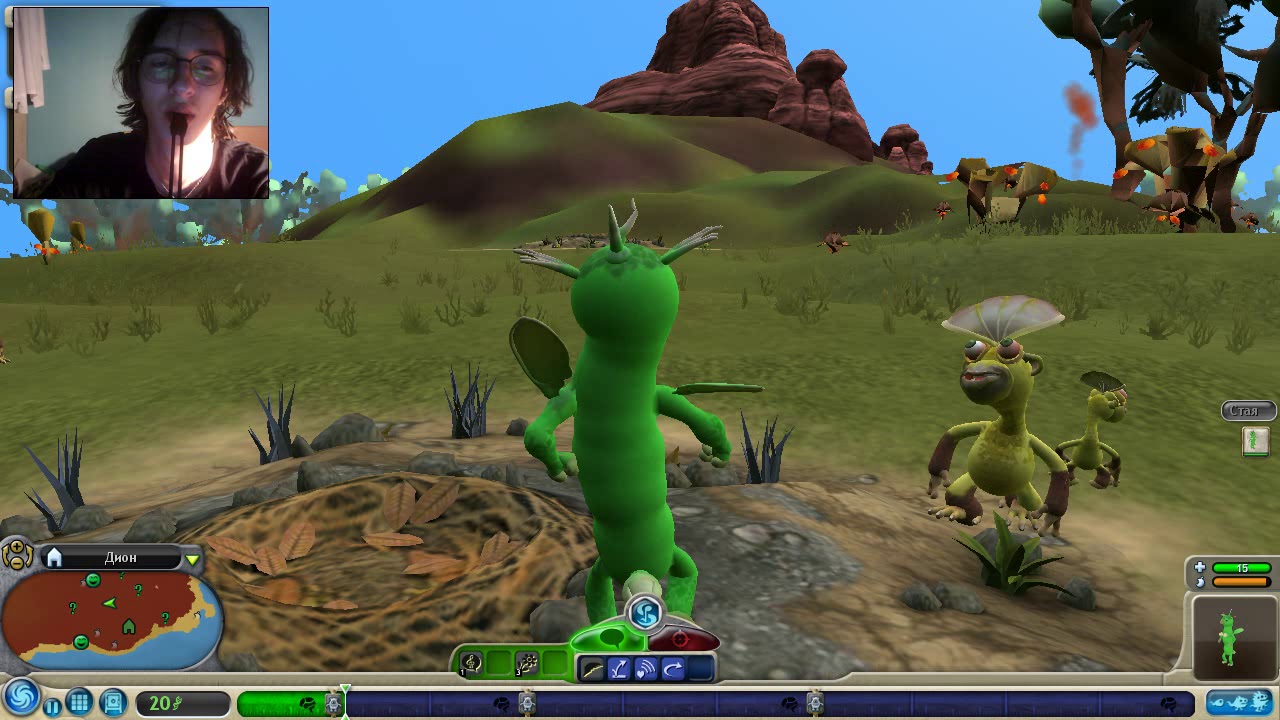
Task: Click your creature's portrait panel
Action: click(x=1234, y=636)
